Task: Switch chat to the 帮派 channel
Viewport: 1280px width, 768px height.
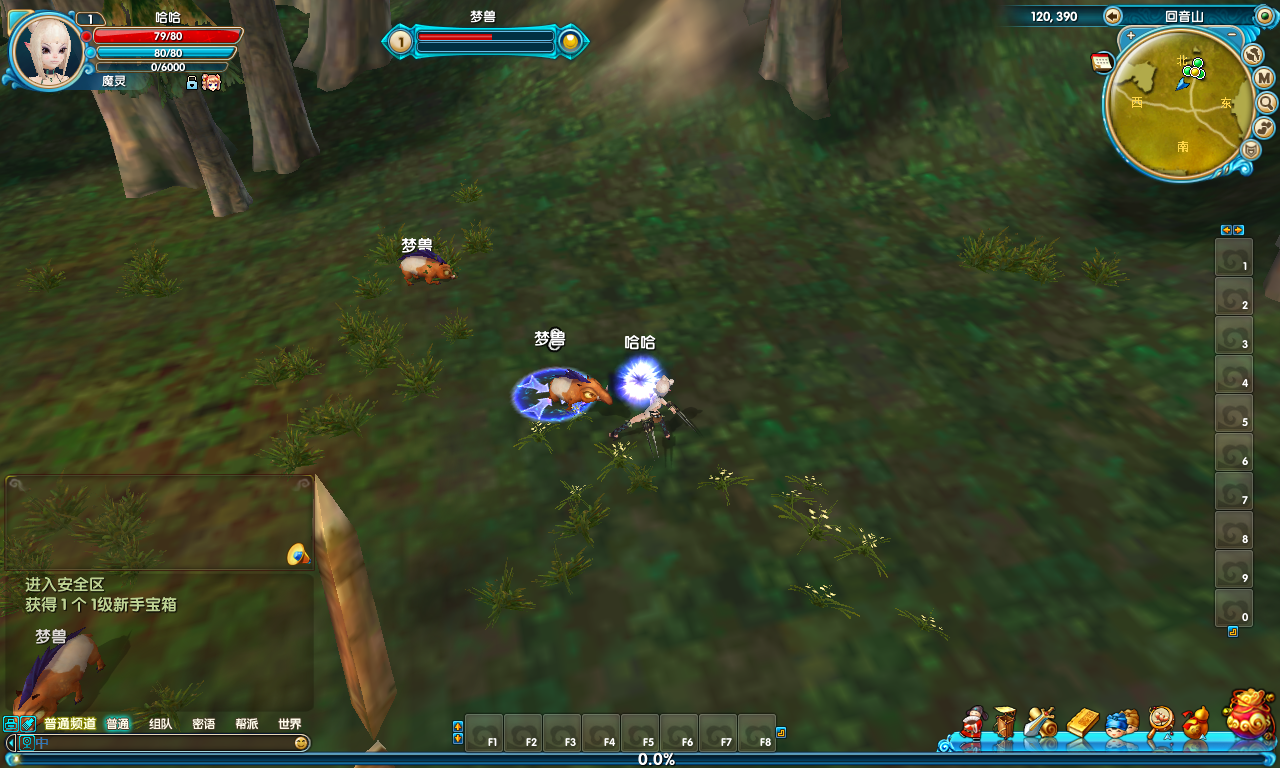Action: click(x=246, y=724)
